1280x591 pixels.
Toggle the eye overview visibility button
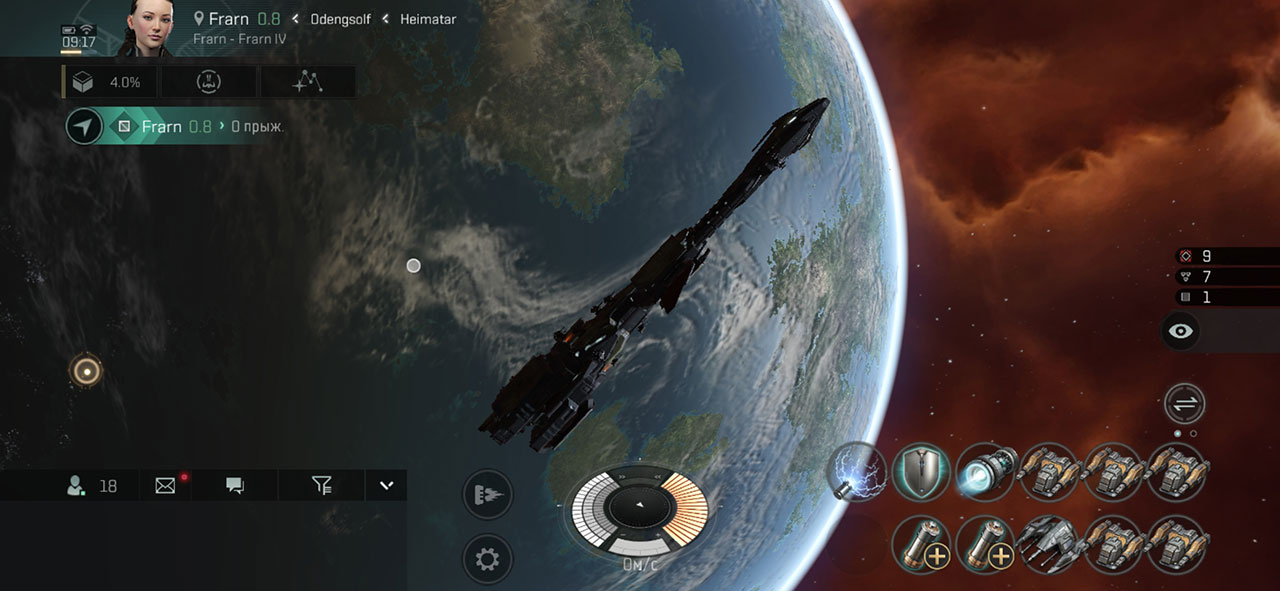point(1181,332)
